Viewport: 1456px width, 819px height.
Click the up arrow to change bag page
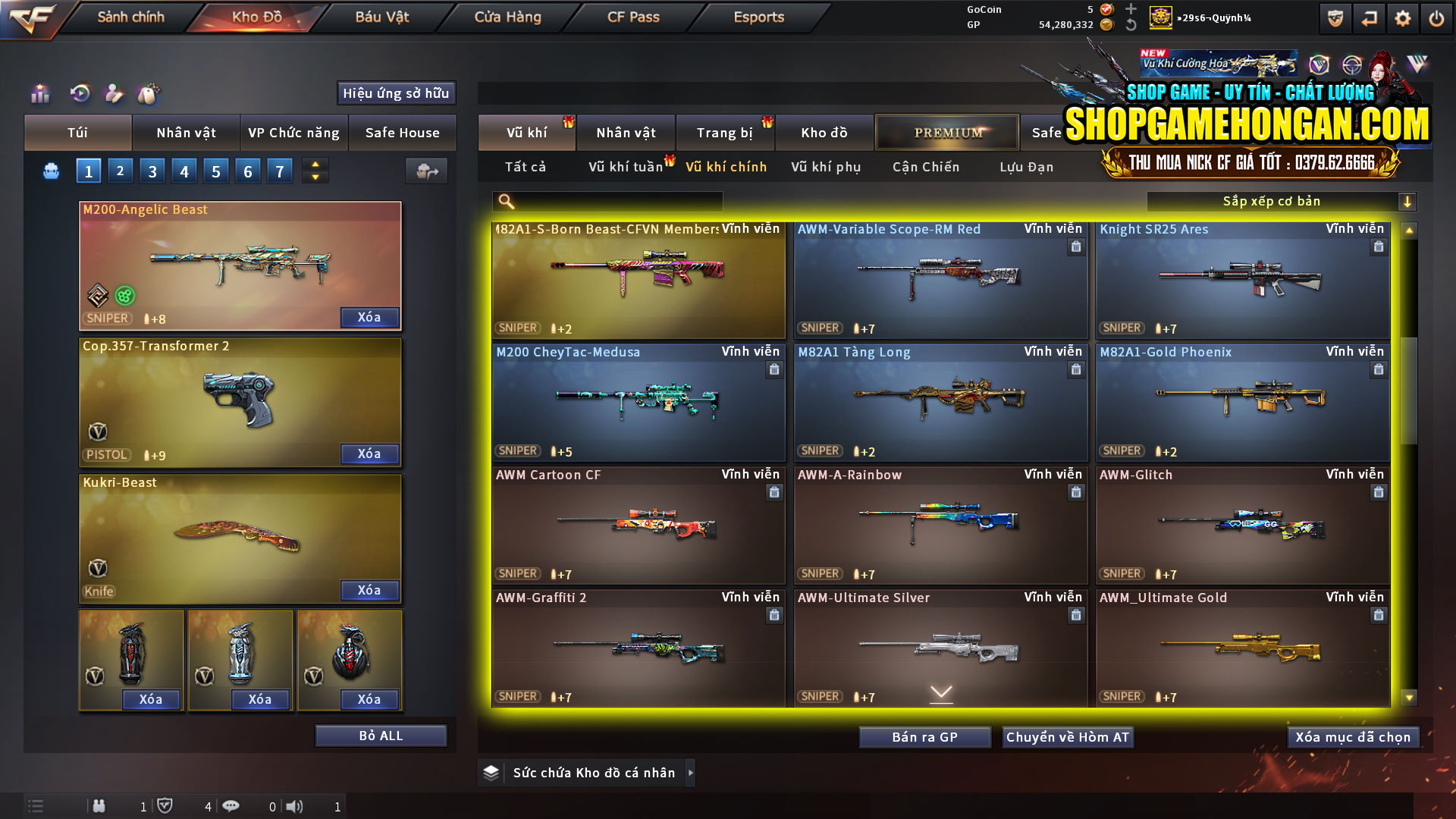tap(314, 165)
